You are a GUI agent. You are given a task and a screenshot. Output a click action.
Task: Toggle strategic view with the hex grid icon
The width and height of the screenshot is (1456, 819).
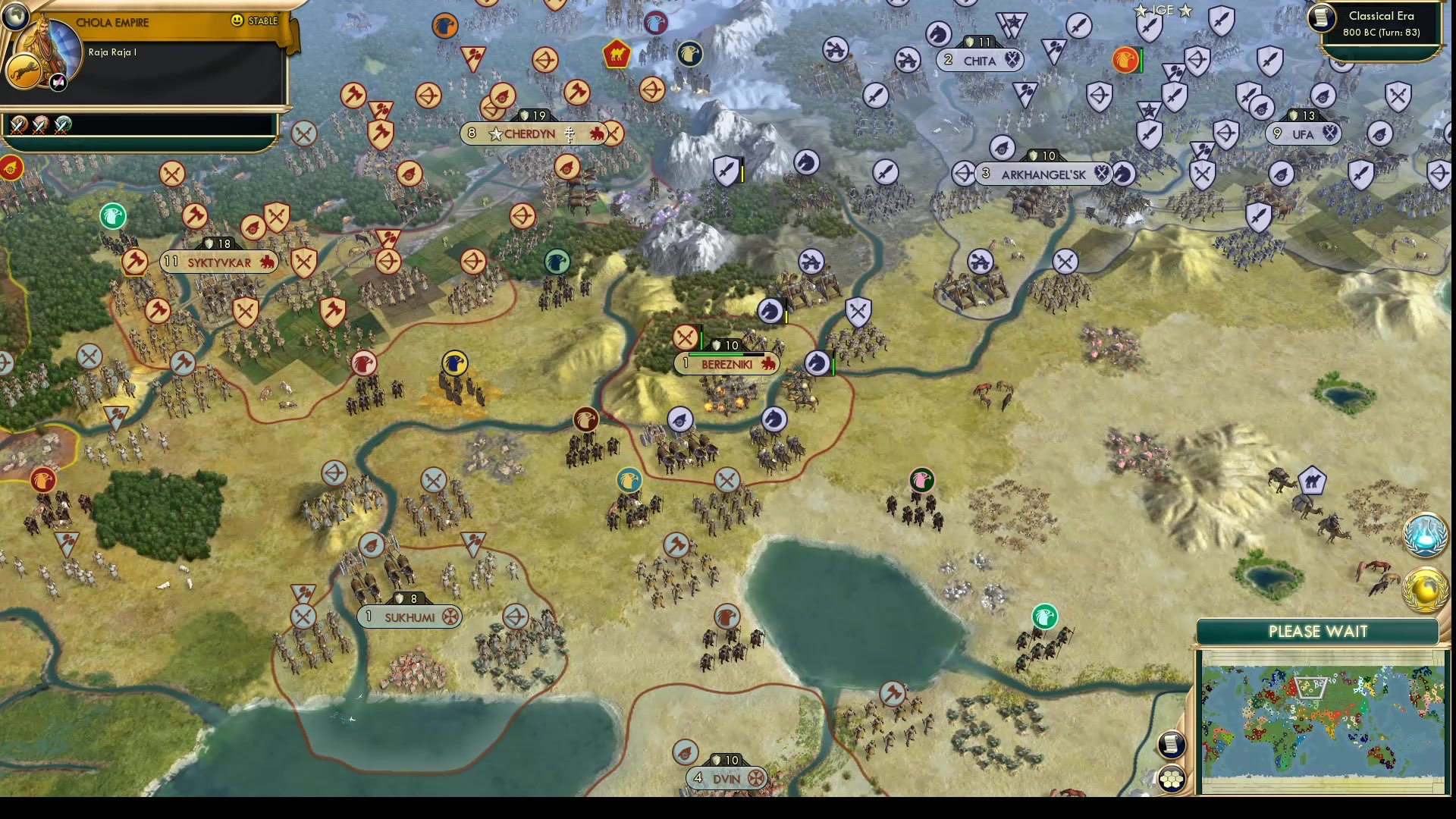pyautogui.click(x=1172, y=777)
